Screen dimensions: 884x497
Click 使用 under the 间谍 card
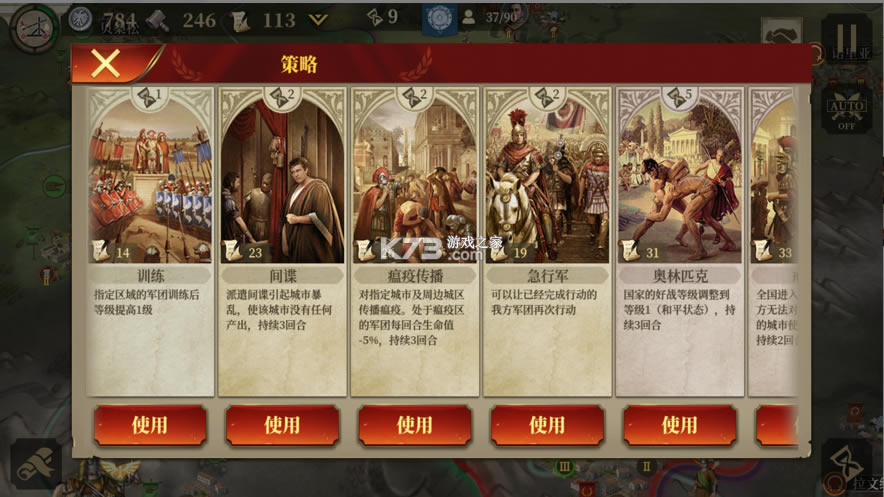(x=282, y=425)
